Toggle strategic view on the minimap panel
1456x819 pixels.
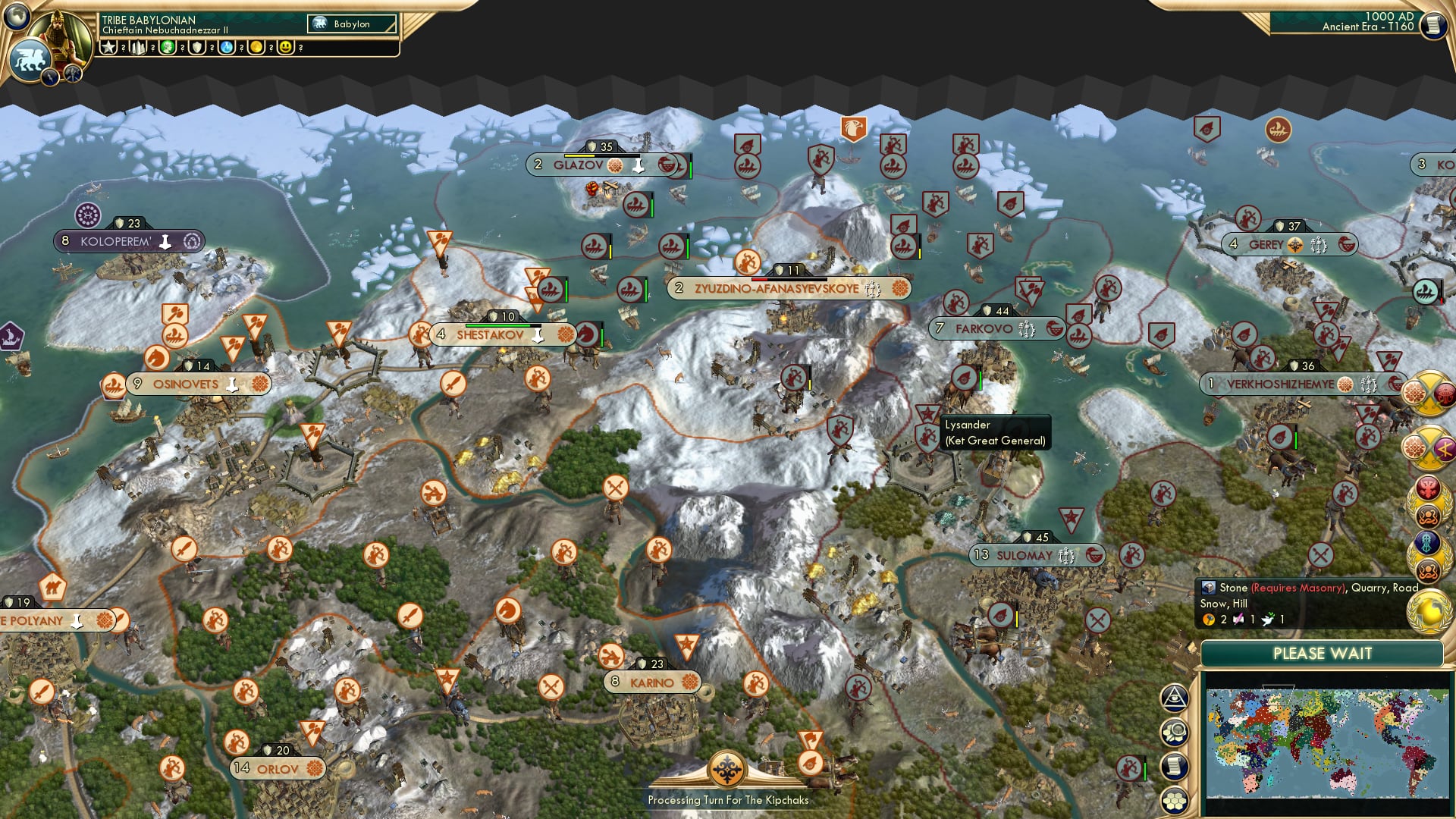point(1174,698)
